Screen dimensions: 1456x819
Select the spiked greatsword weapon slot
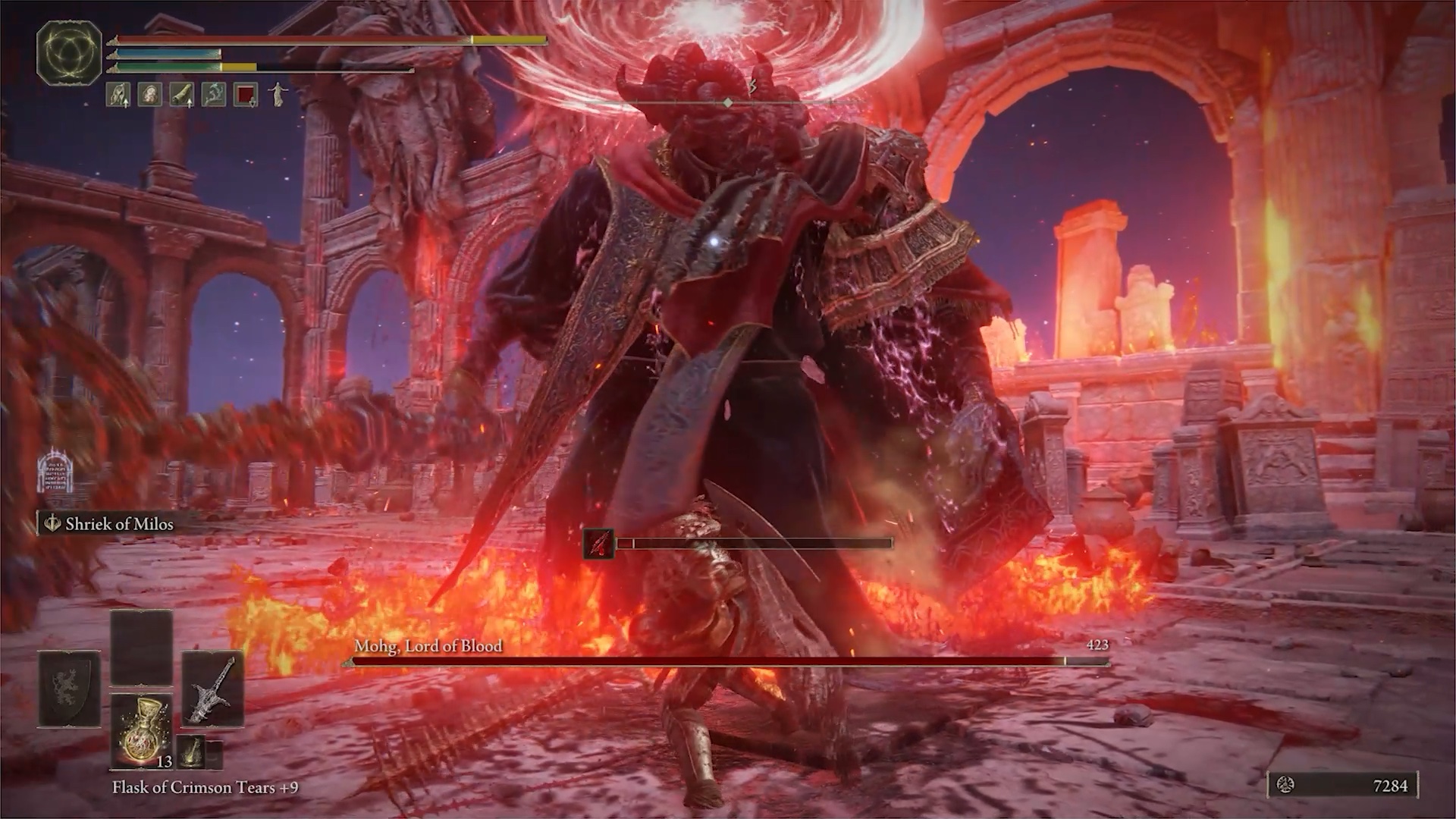coord(212,689)
